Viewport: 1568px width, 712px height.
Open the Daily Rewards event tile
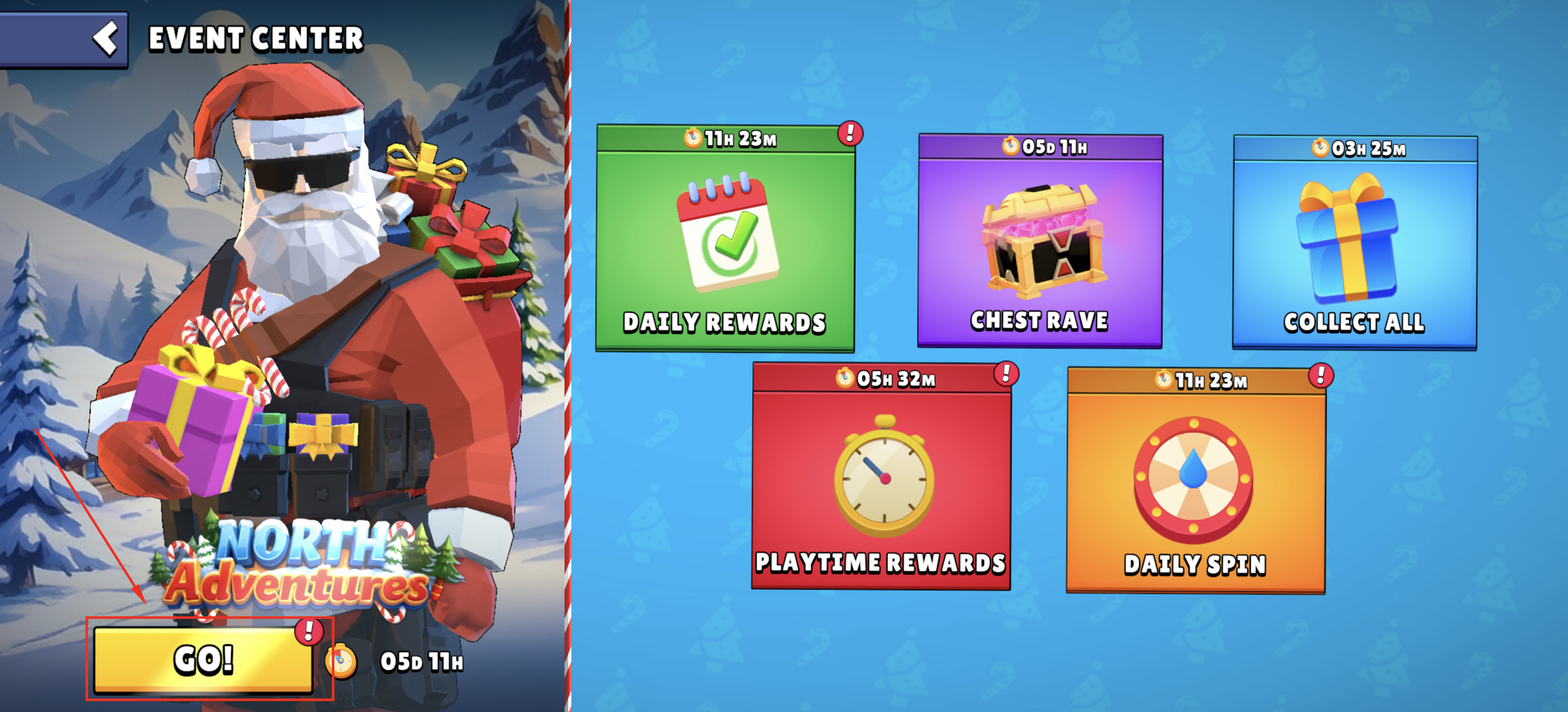tap(725, 239)
